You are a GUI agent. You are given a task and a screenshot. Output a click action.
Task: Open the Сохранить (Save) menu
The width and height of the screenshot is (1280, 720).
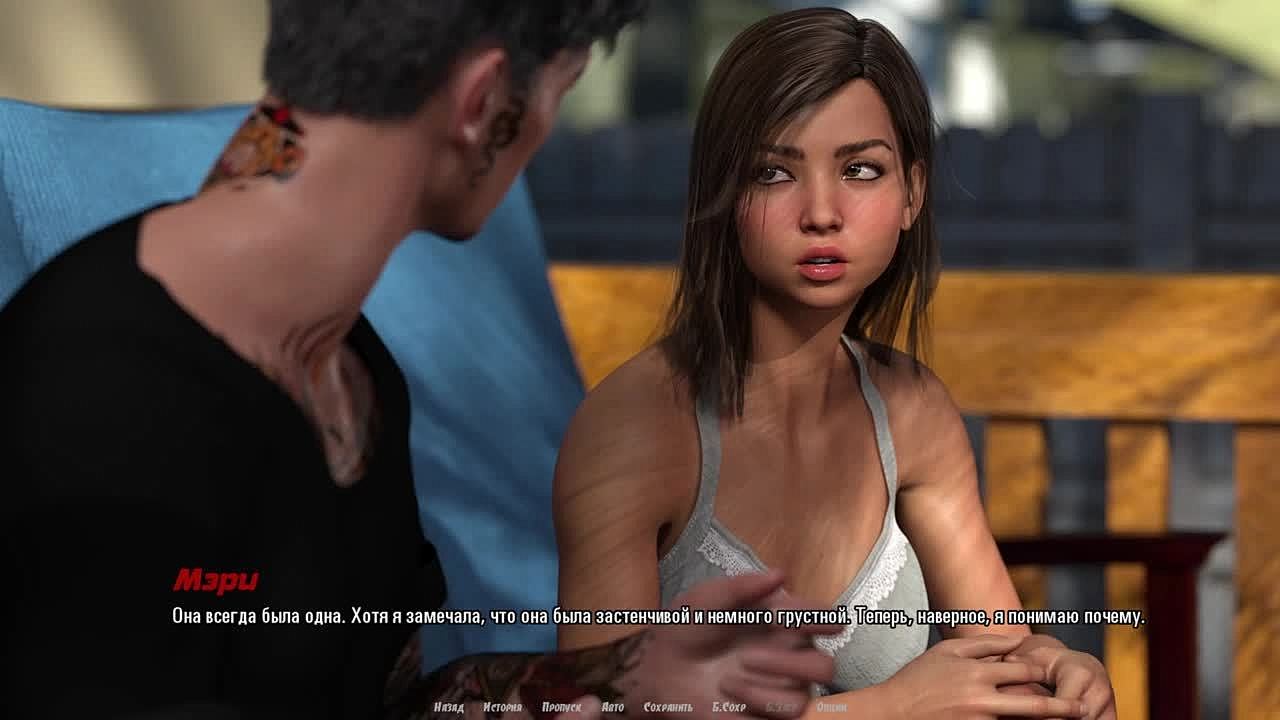(668, 707)
